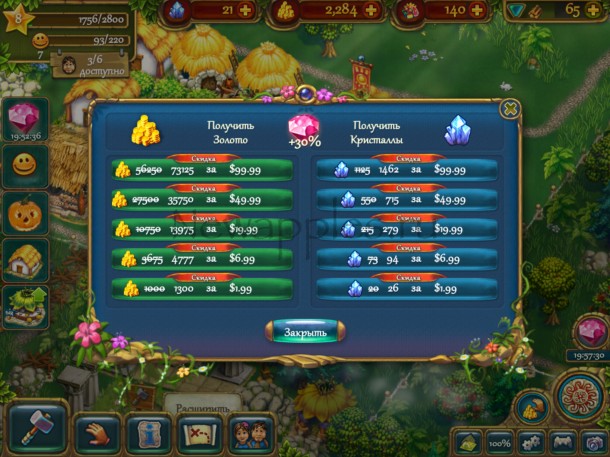Purchase 35750 gold for $49.99

(204, 199)
